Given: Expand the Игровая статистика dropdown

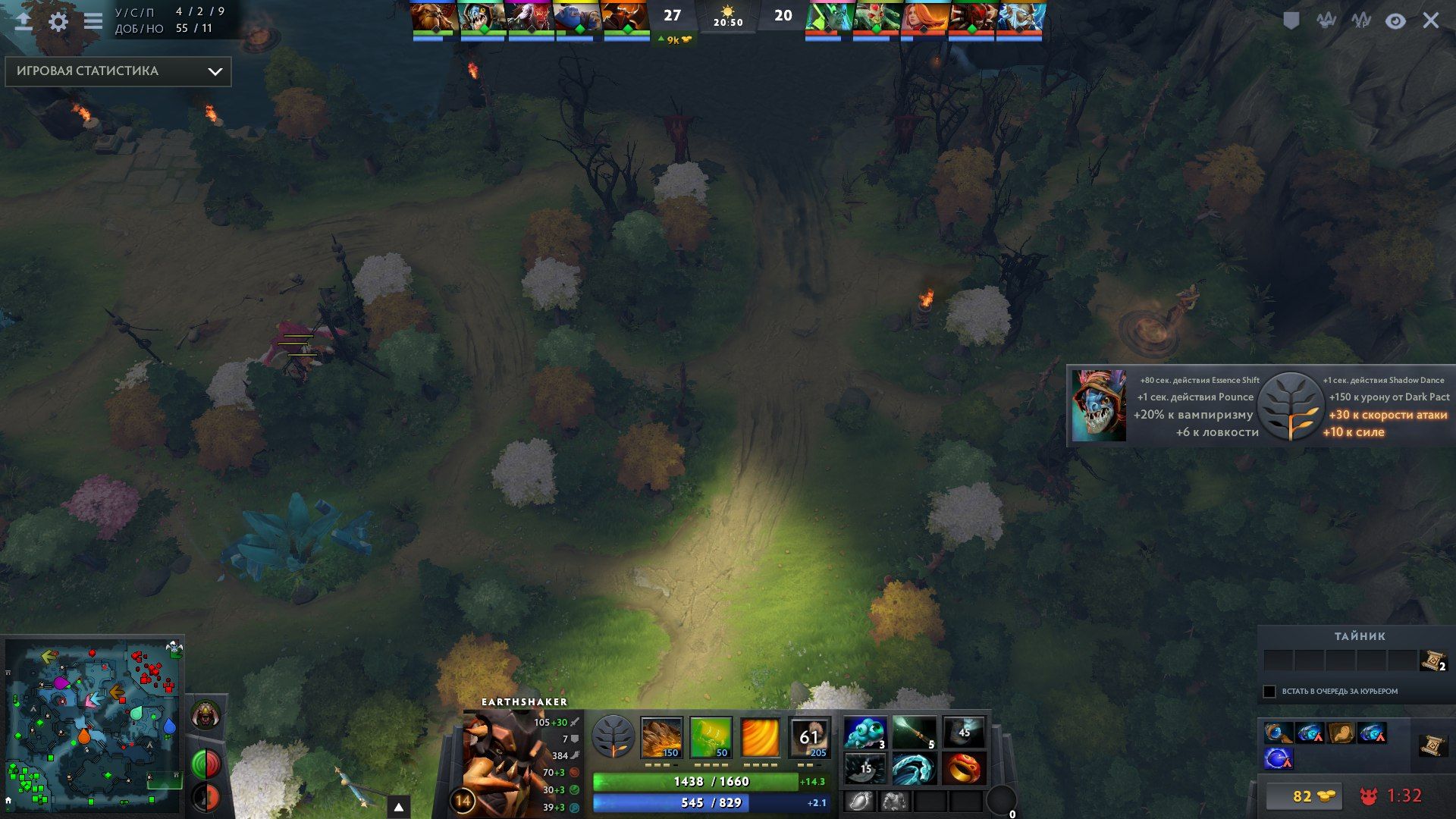Looking at the screenshot, I should [118, 71].
